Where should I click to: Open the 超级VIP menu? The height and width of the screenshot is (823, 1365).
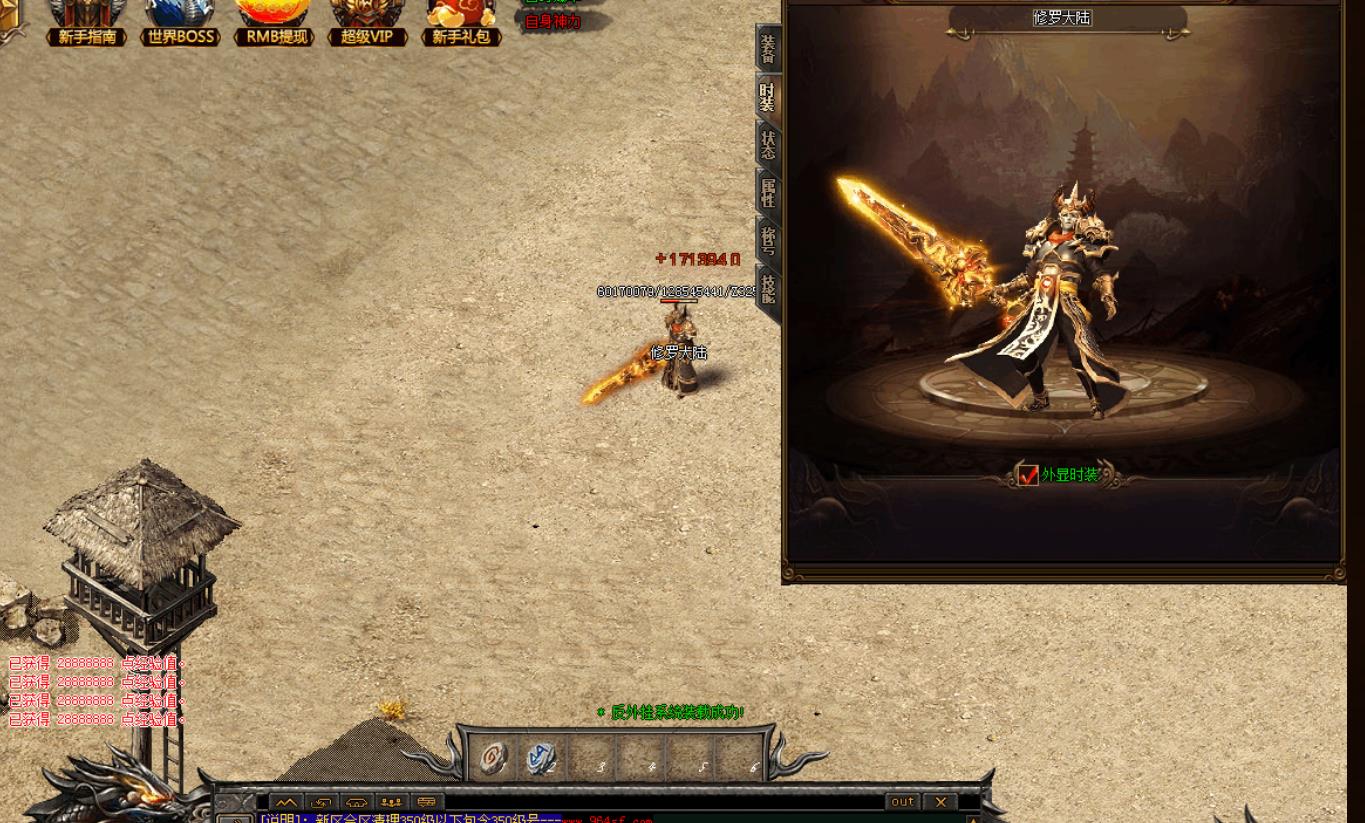click(x=367, y=24)
